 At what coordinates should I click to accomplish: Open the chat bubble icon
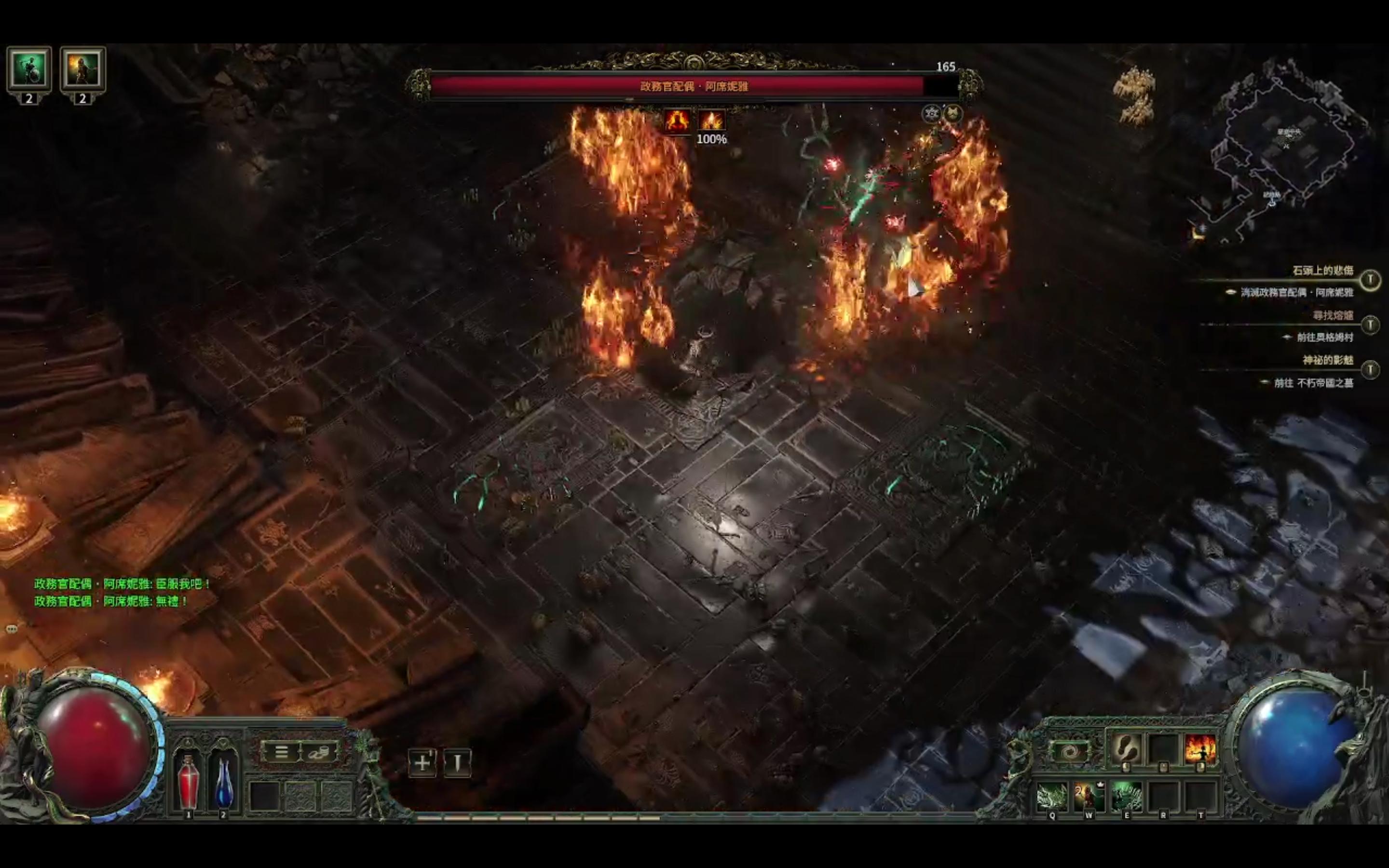pos(12,629)
